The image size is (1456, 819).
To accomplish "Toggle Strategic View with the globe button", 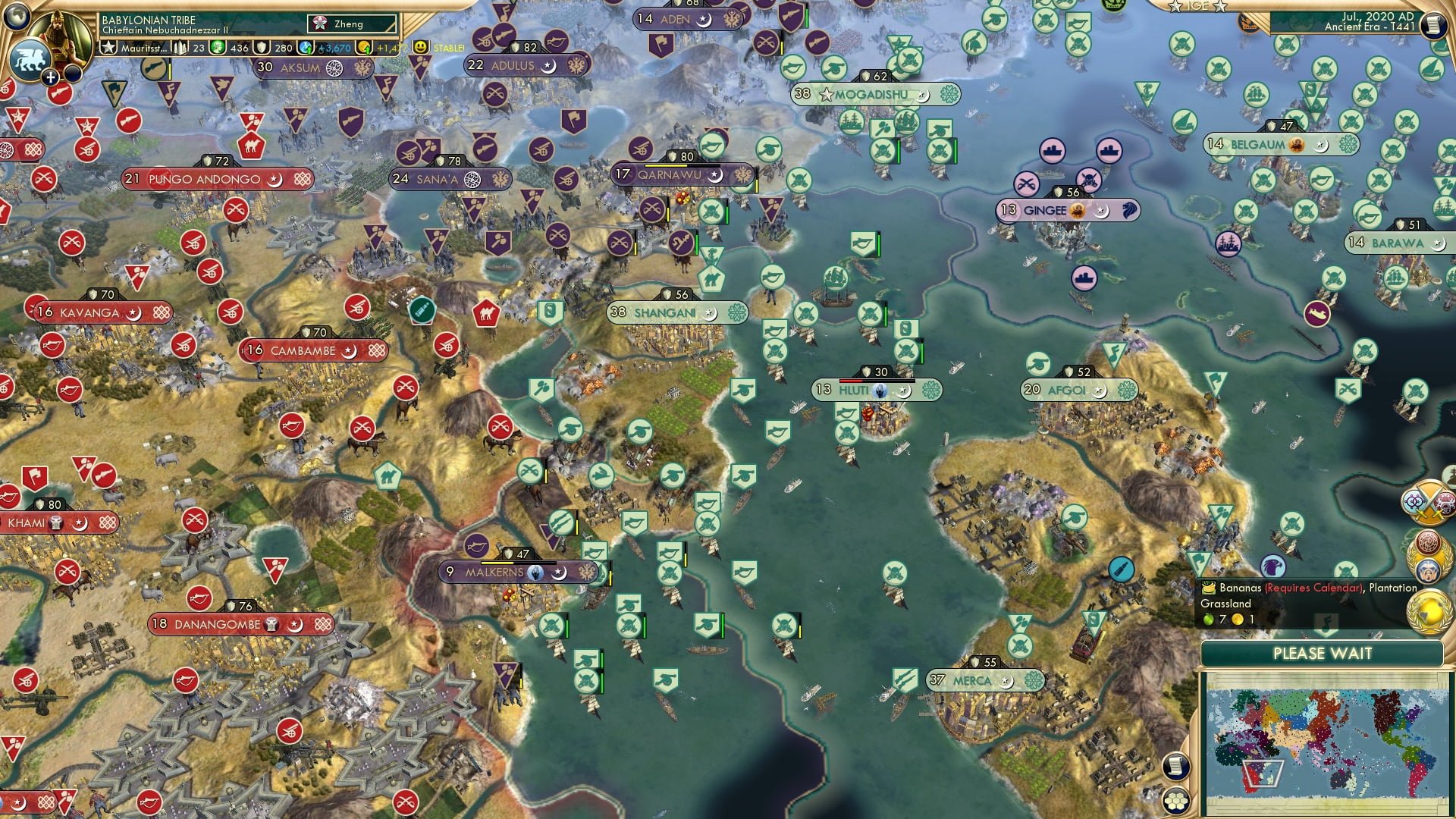I will click(x=17, y=17).
